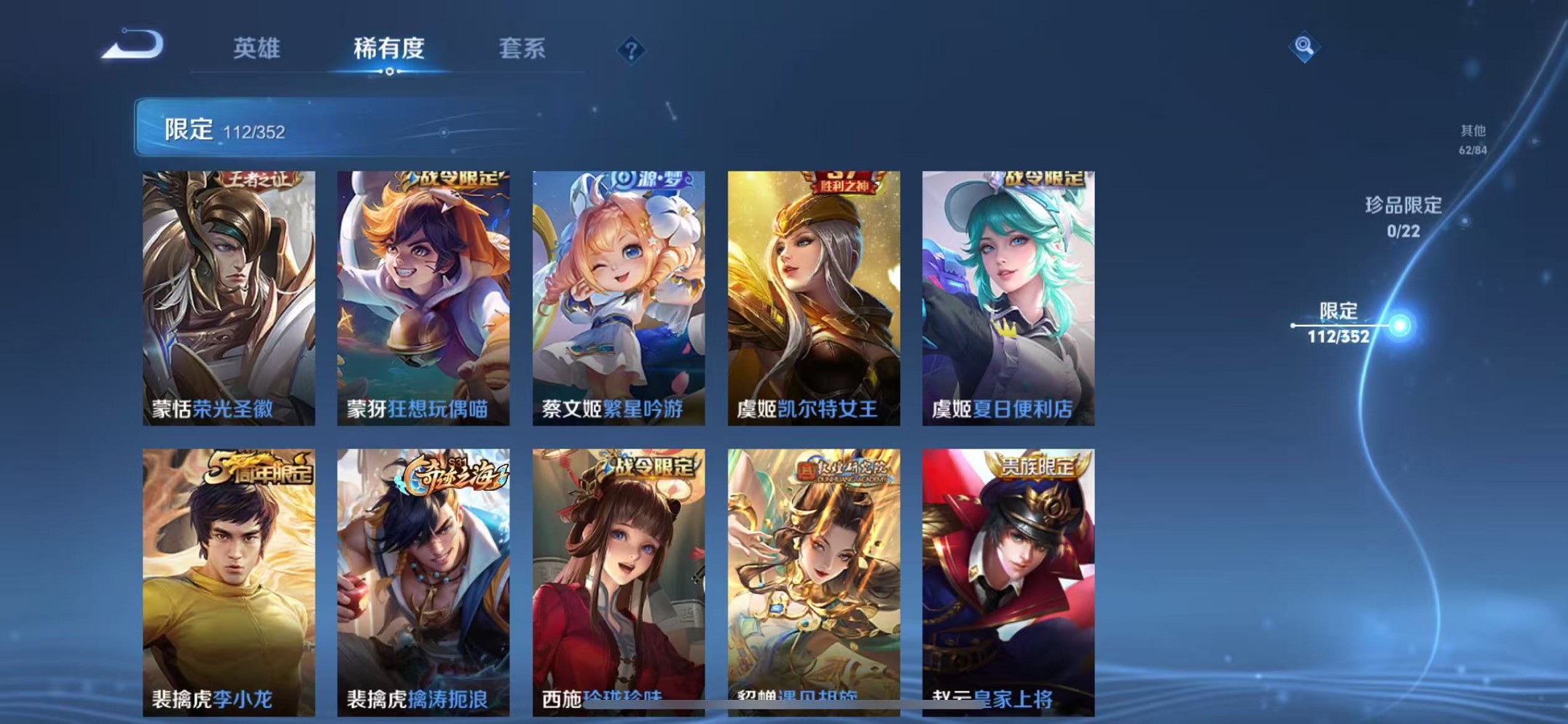Jump to the 其他 62/84 category

click(x=1473, y=138)
